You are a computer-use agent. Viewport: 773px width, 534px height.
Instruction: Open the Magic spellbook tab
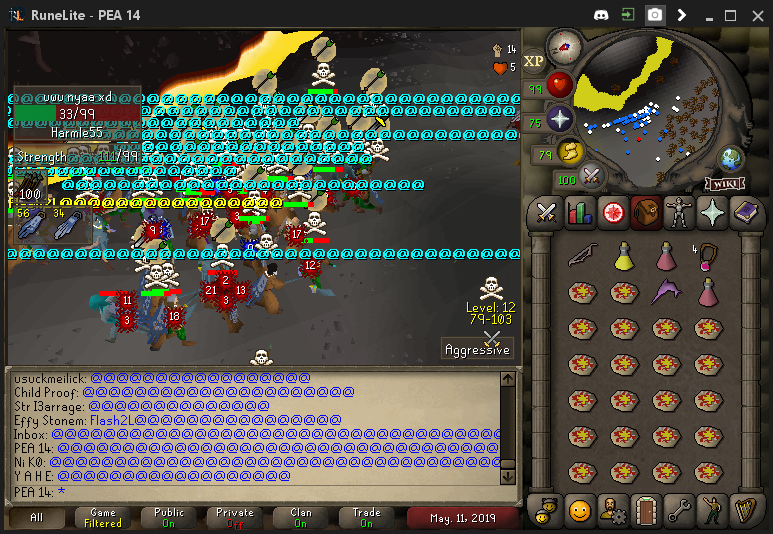(747, 212)
